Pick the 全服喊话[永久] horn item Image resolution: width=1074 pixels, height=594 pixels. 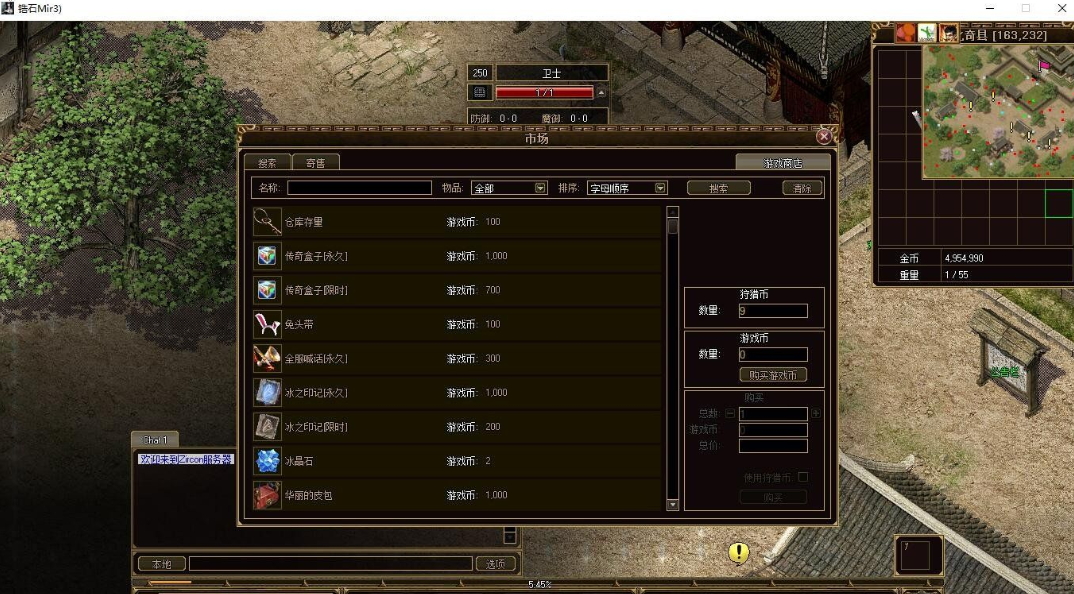coord(456,359)
